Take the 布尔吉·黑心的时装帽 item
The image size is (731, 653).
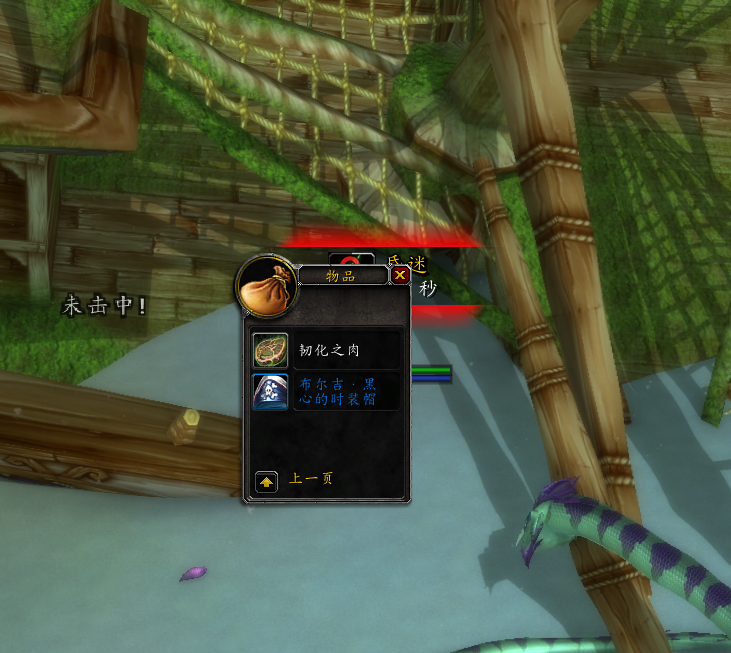270,391
